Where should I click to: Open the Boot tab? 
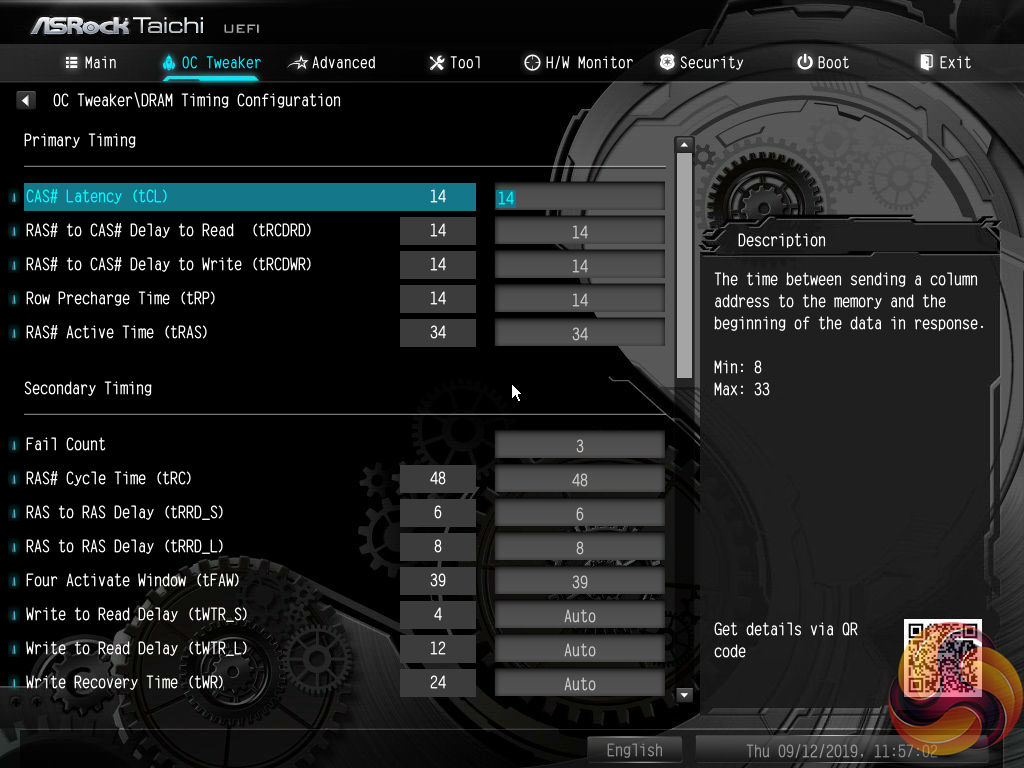pyautogui.click(x=823, y=63)
